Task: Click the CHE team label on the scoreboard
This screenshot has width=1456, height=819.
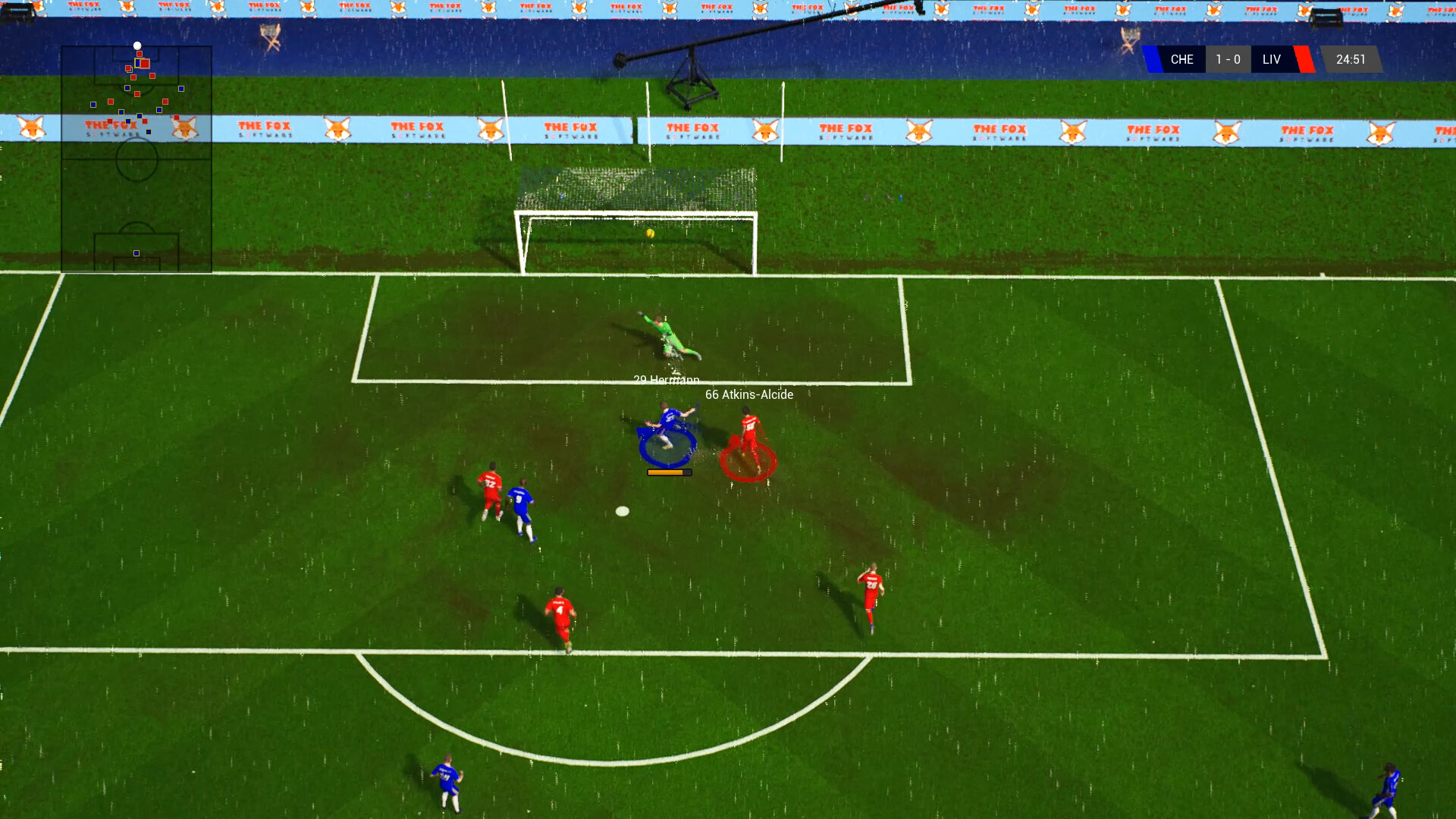Action: tap(1181, 59)
